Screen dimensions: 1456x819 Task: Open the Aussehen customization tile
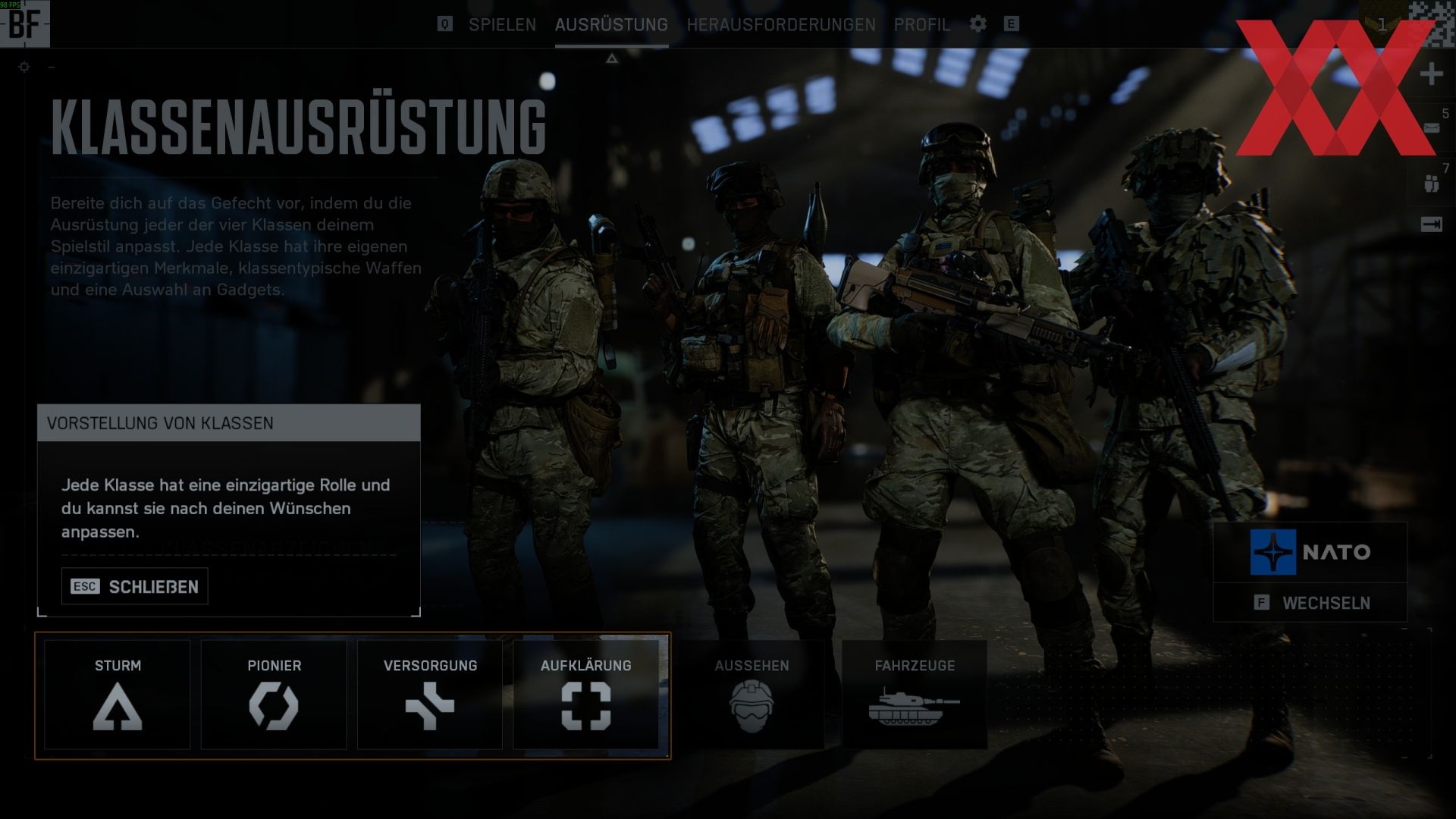752,694
